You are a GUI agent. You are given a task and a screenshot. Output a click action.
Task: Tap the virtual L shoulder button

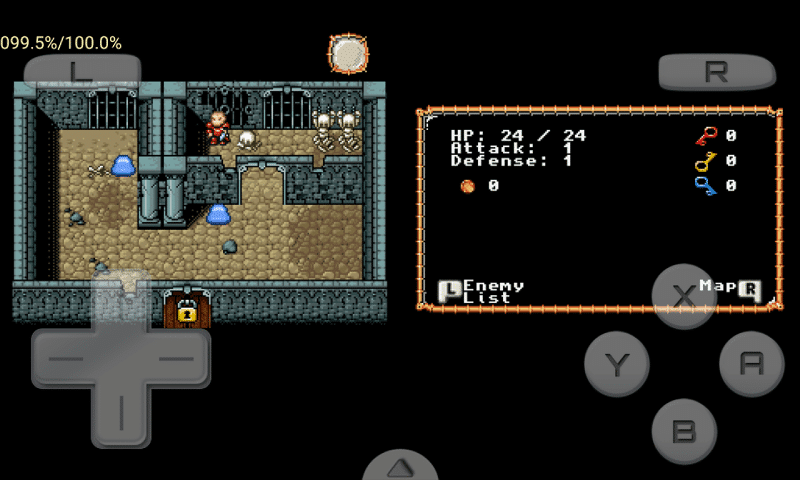82,71
